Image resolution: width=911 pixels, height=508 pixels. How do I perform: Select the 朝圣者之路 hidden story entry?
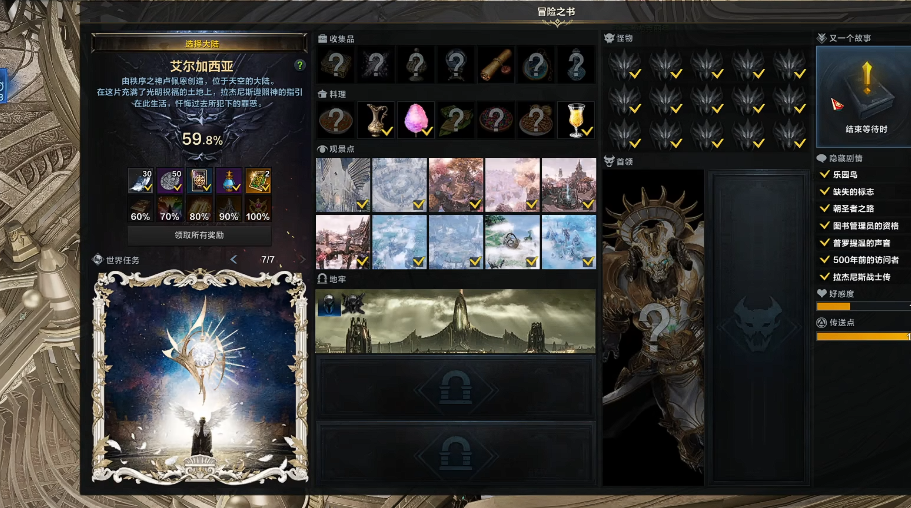click(856, 208)
